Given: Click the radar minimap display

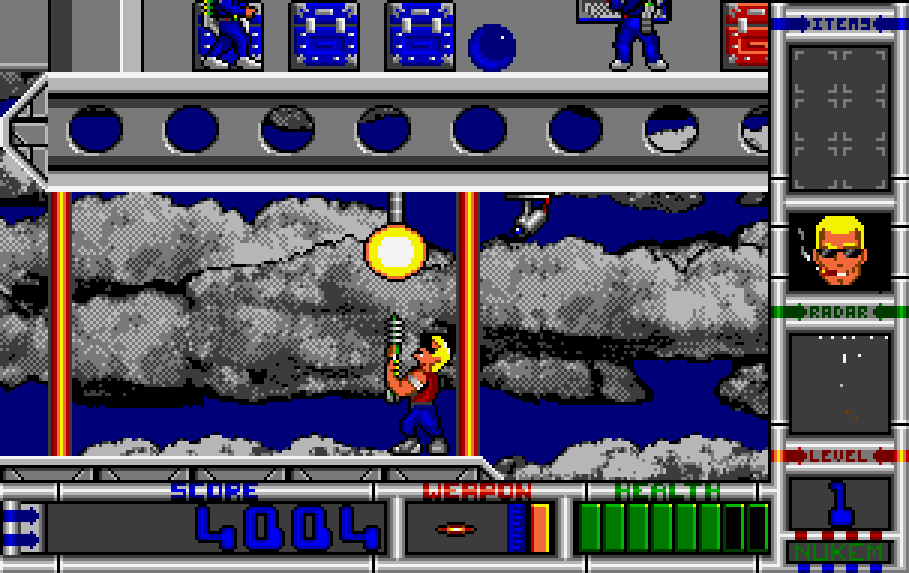Looking at the screenshot, I should (x=839, y=383).
